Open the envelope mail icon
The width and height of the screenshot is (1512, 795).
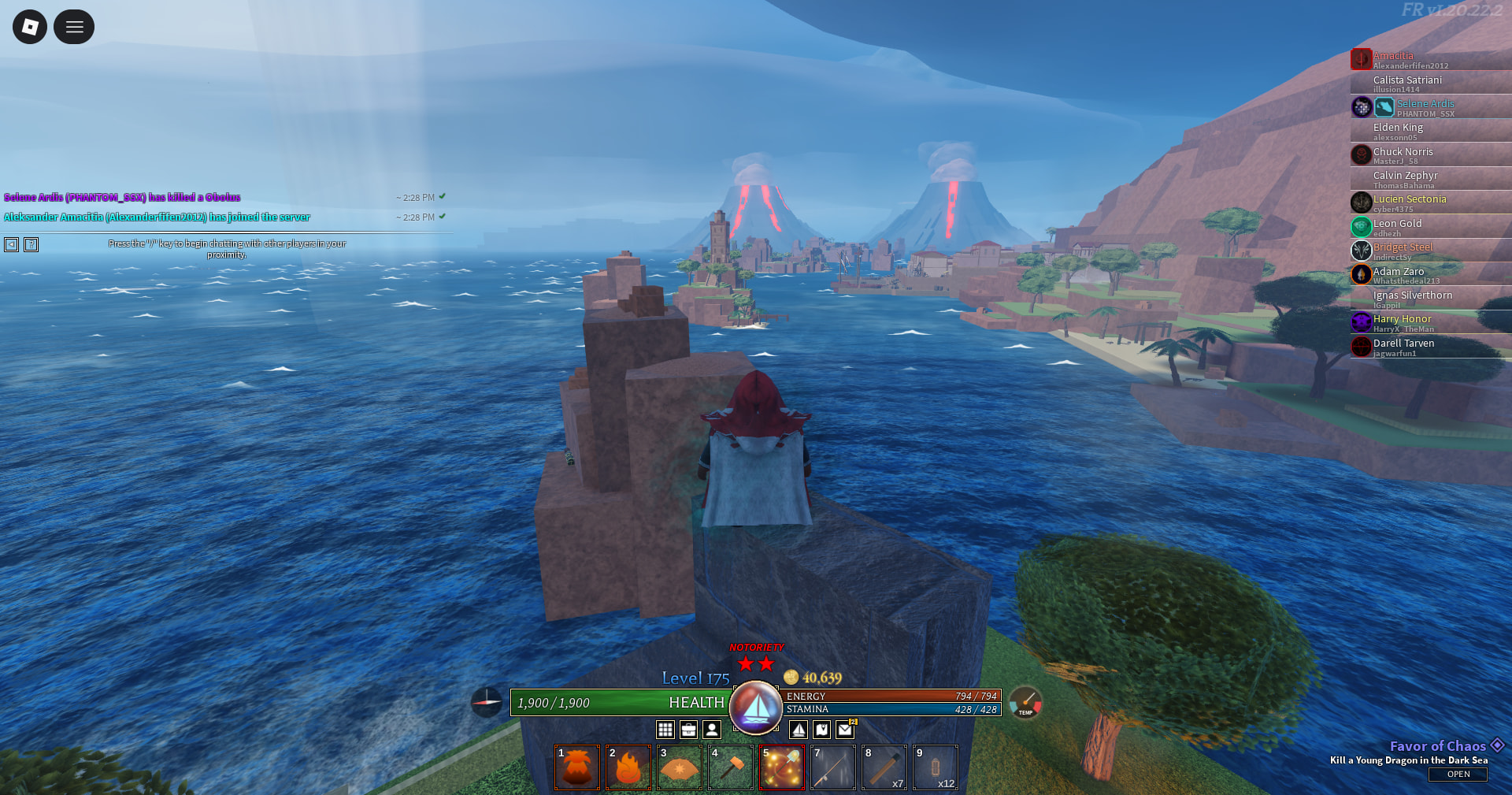(x=845, y=730)
